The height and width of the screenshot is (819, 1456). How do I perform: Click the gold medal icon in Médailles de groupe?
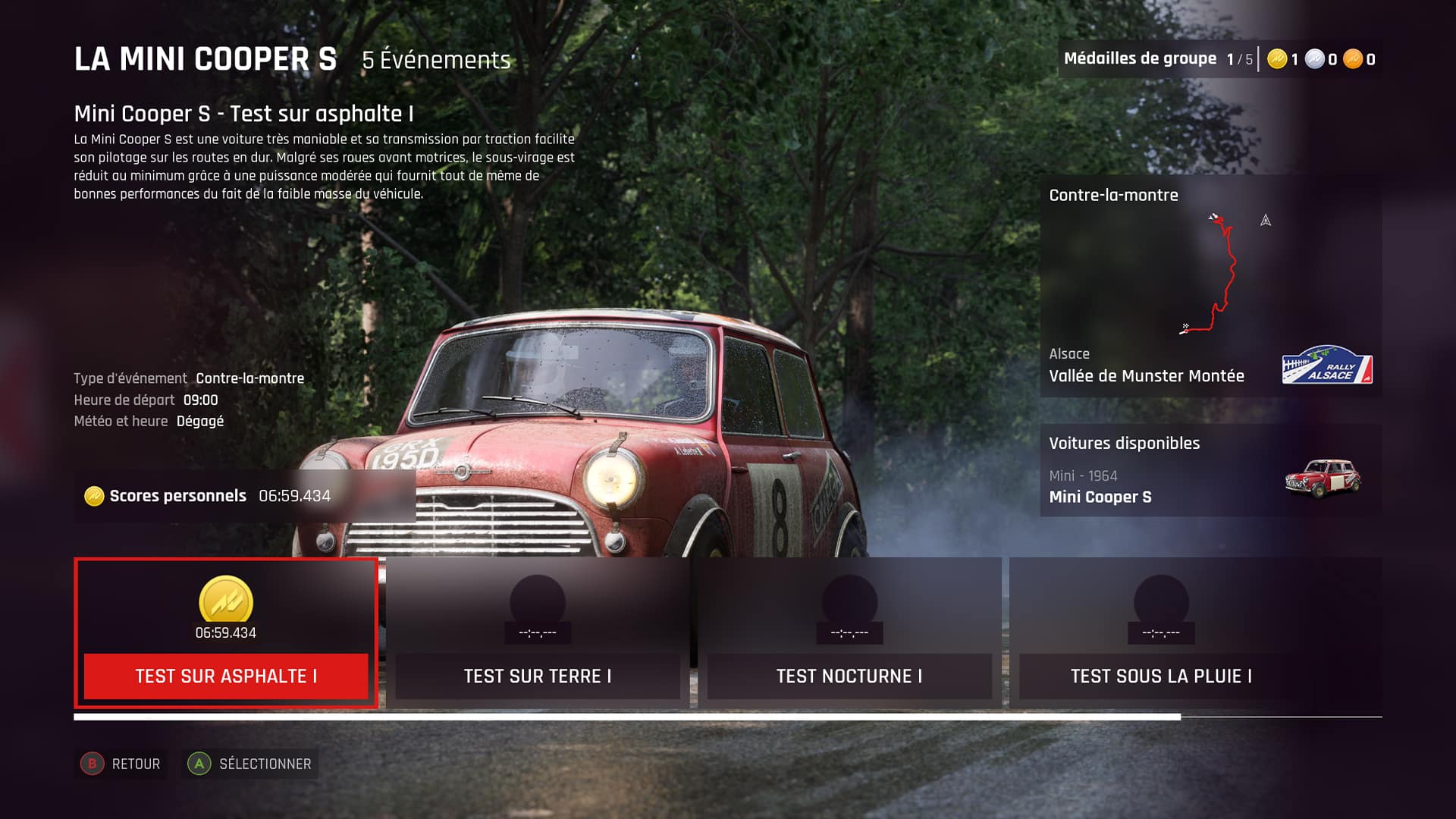coord(1279,58)
